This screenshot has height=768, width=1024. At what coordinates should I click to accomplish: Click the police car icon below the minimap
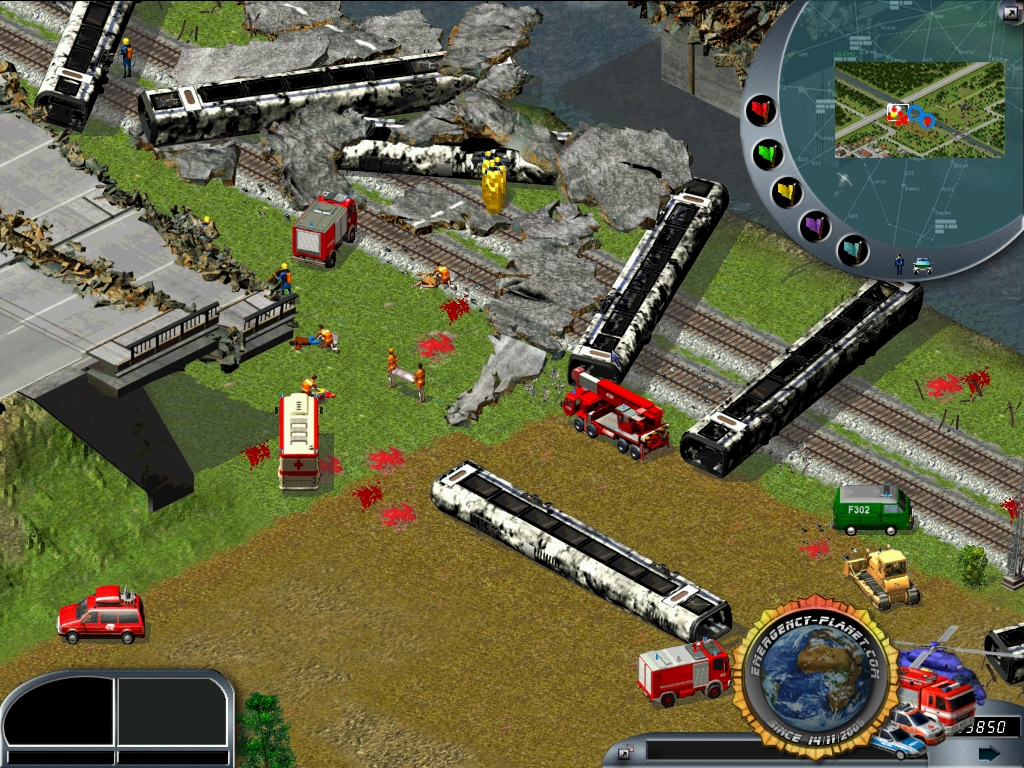[921, 265]
